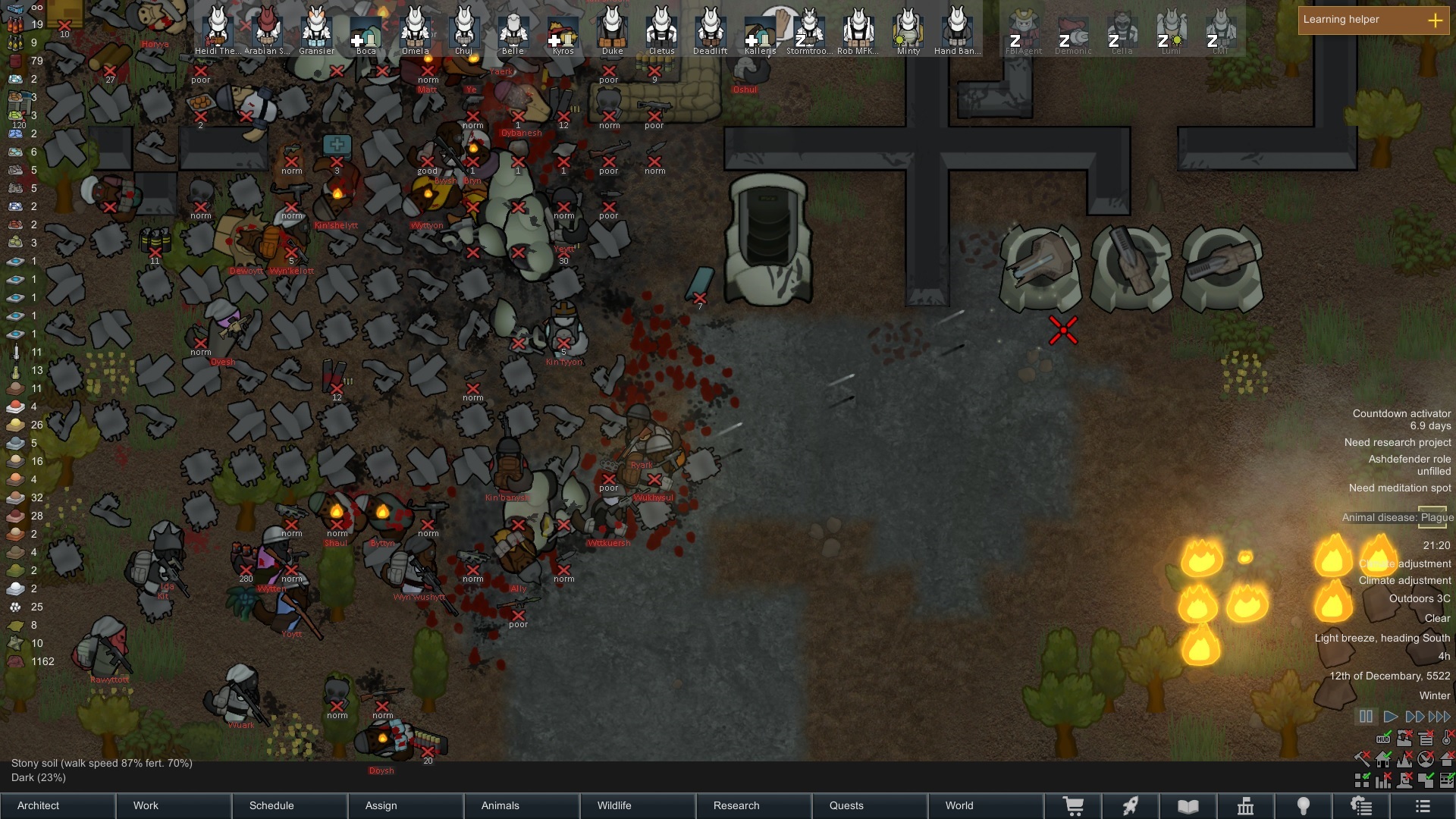Expand the Learning helper with plus button
1456x819 pixels.
click(x=1435, y=20)
